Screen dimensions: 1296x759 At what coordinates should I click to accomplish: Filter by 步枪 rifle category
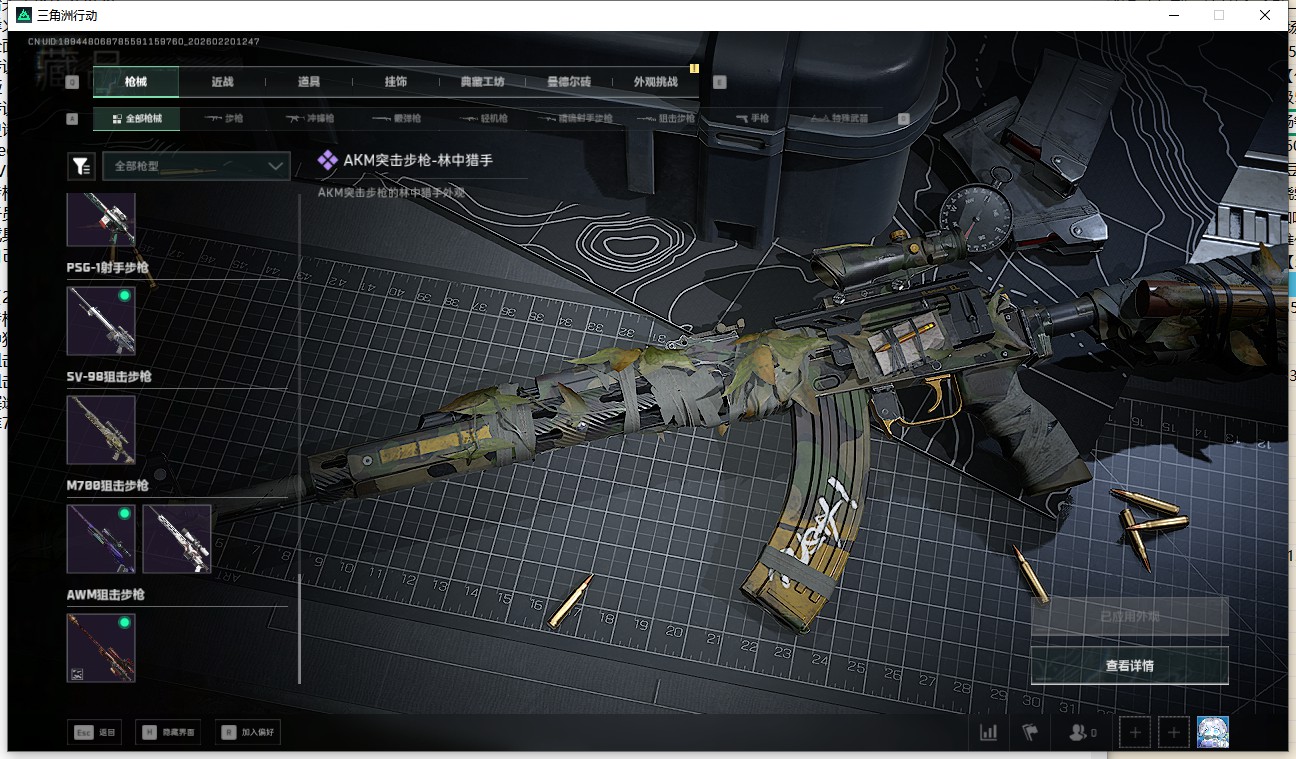(x=224, y=118)
